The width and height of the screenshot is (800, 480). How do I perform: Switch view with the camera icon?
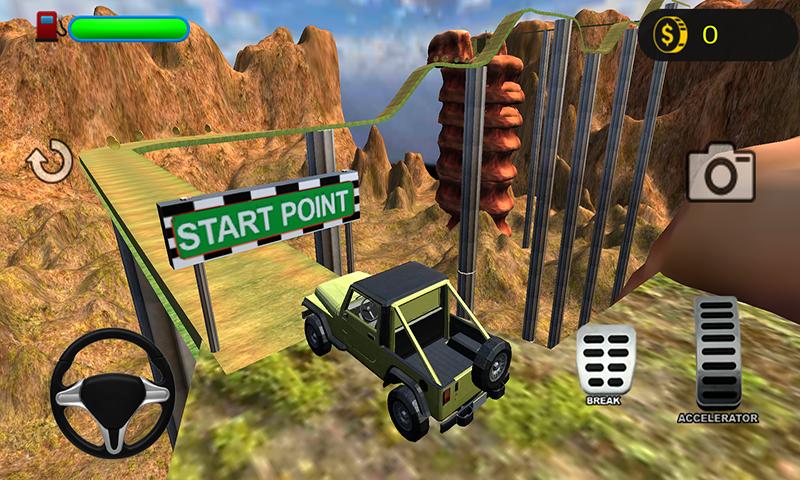pyautogui.click(x=720, y=174)
